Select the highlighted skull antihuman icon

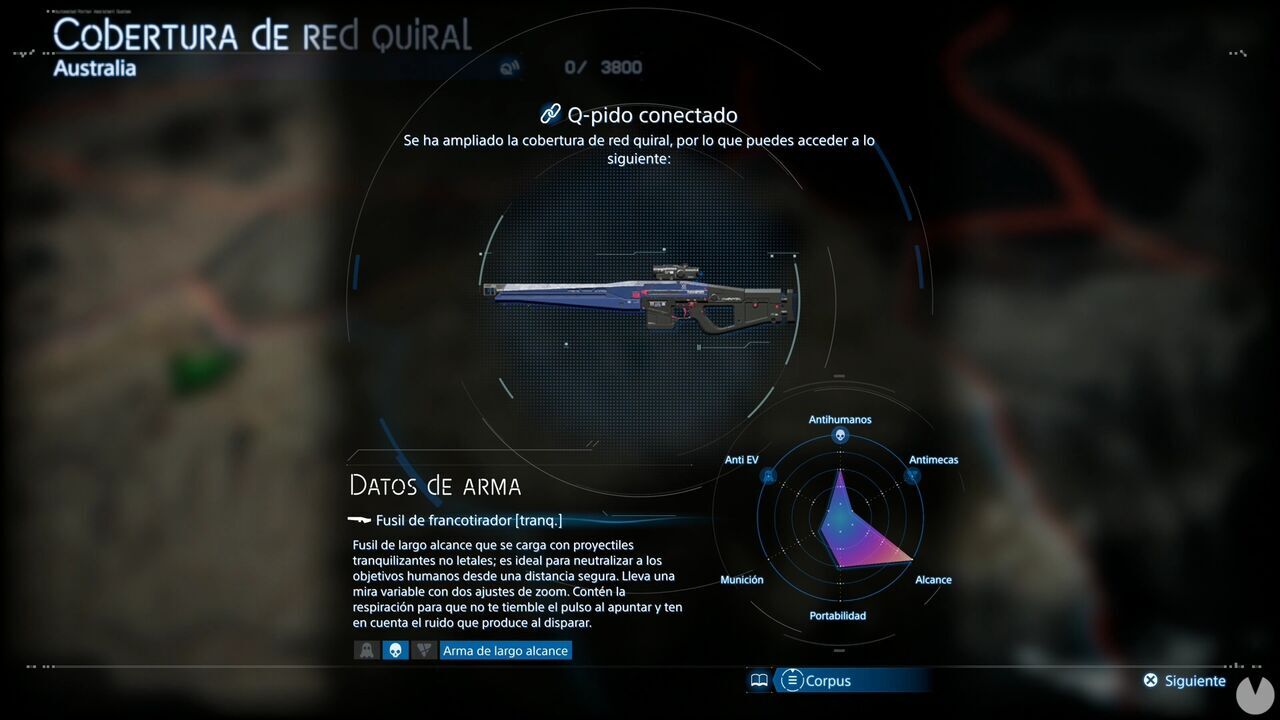[x=395, y=651]
